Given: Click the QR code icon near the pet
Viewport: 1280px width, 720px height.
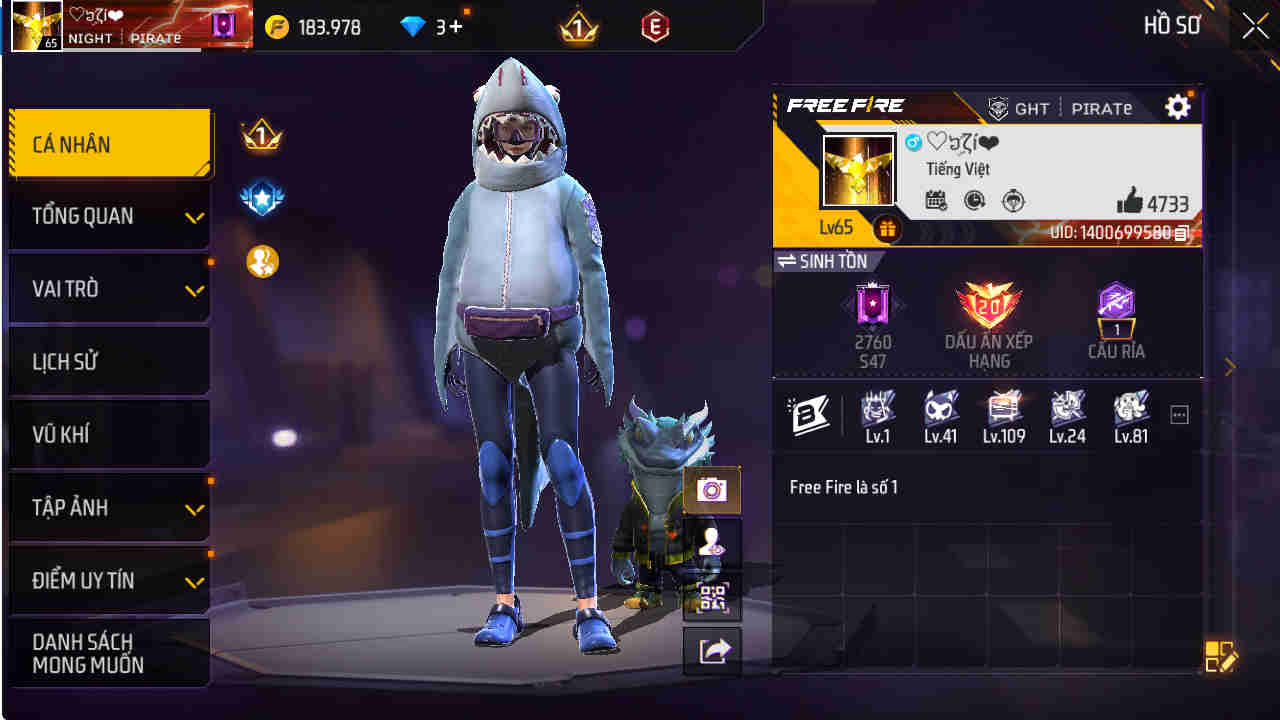Looking at the screenshot, I should [x=712, y=598].
